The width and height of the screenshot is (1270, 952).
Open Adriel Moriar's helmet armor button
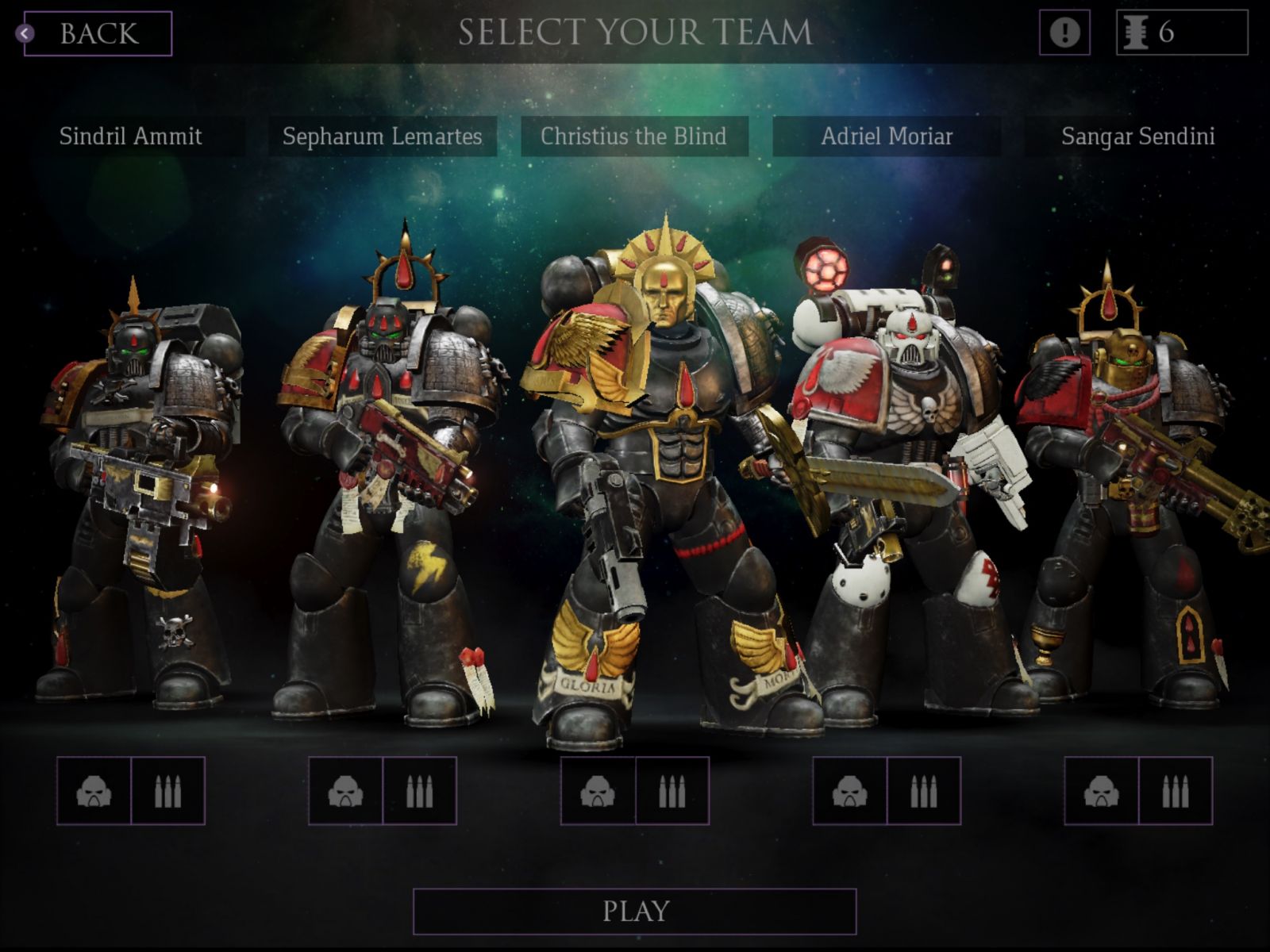point(849,791)
